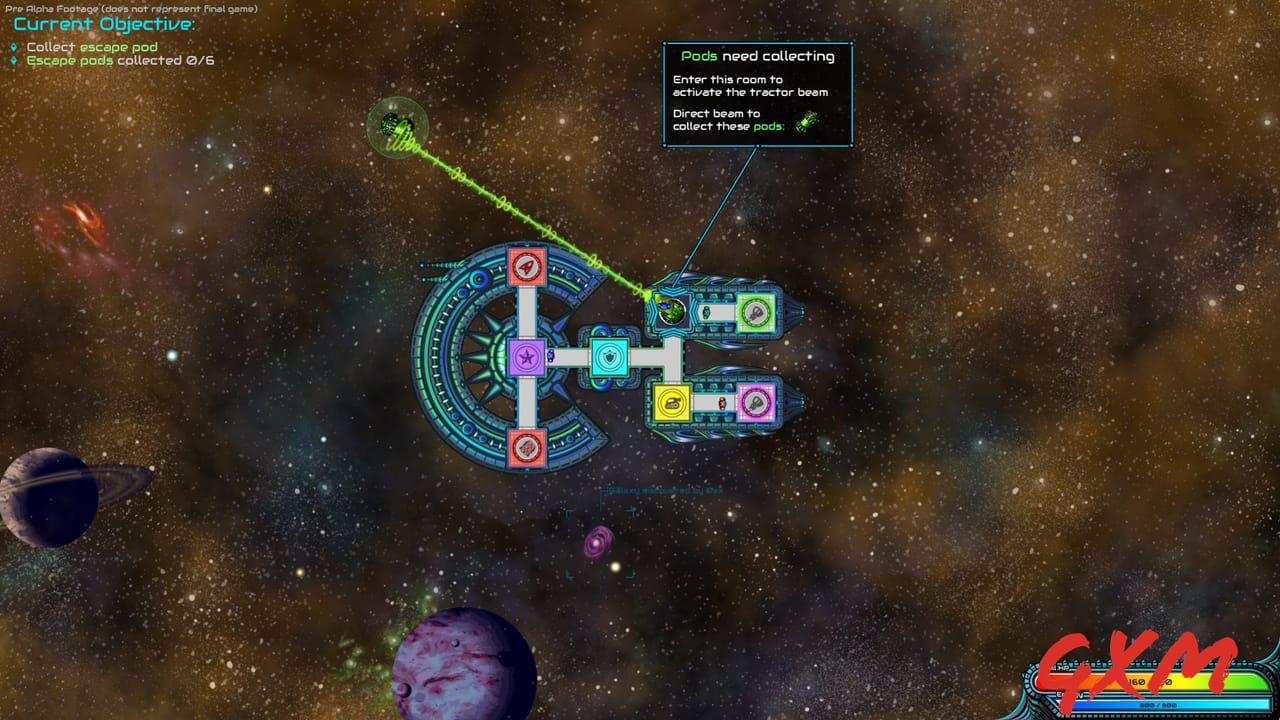Click the magenta beam room icon

tap(756, 402)
